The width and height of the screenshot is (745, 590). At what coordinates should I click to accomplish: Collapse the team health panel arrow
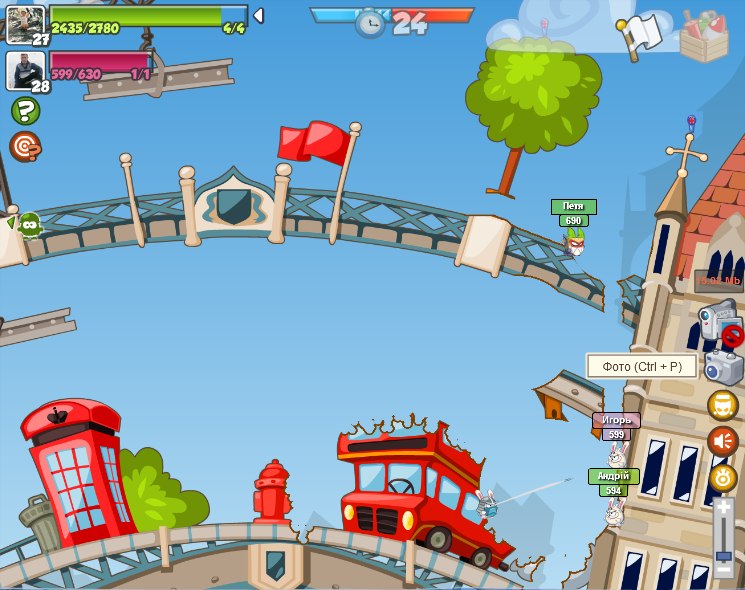[x=258, y=15]
